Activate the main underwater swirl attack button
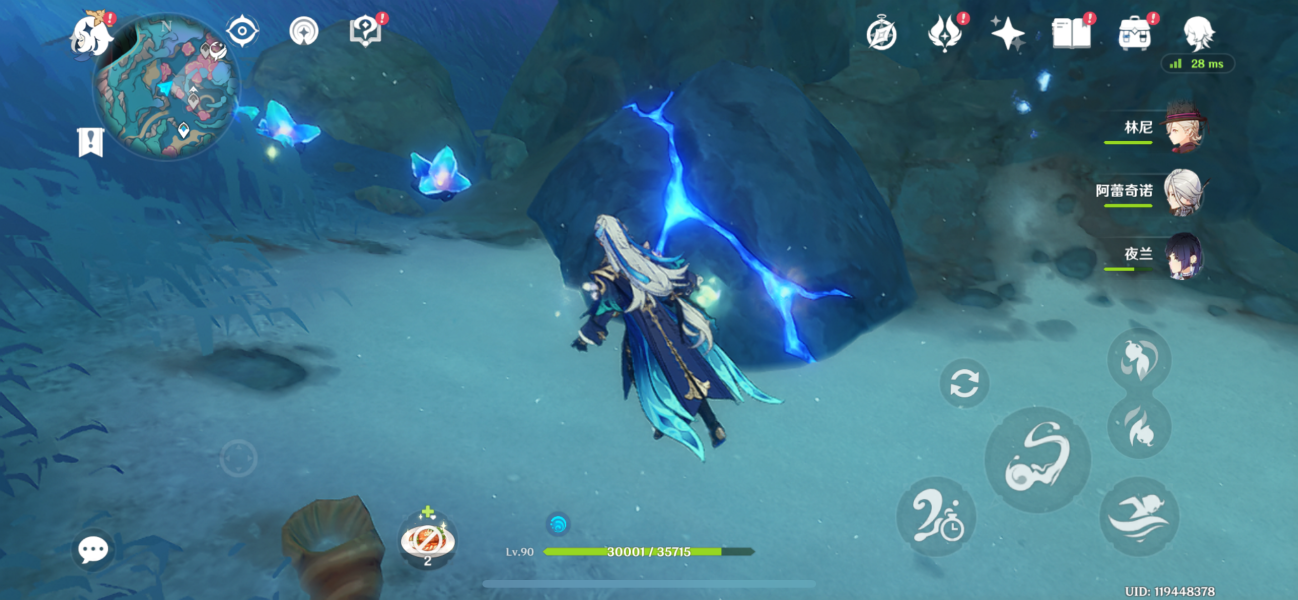The image size is (1298, 600). point(1037,458)
